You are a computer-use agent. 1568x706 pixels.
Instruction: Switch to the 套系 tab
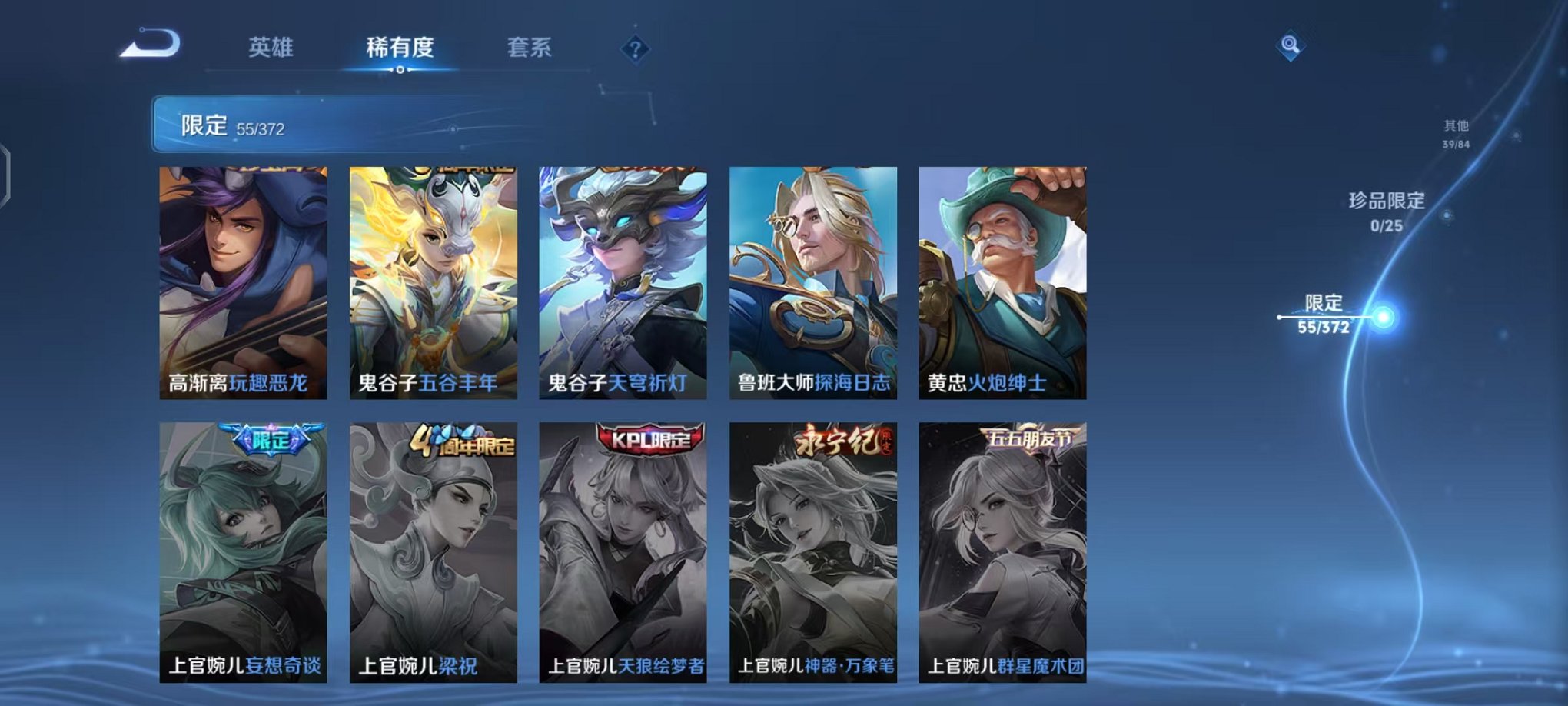click(x=530, y=46)
